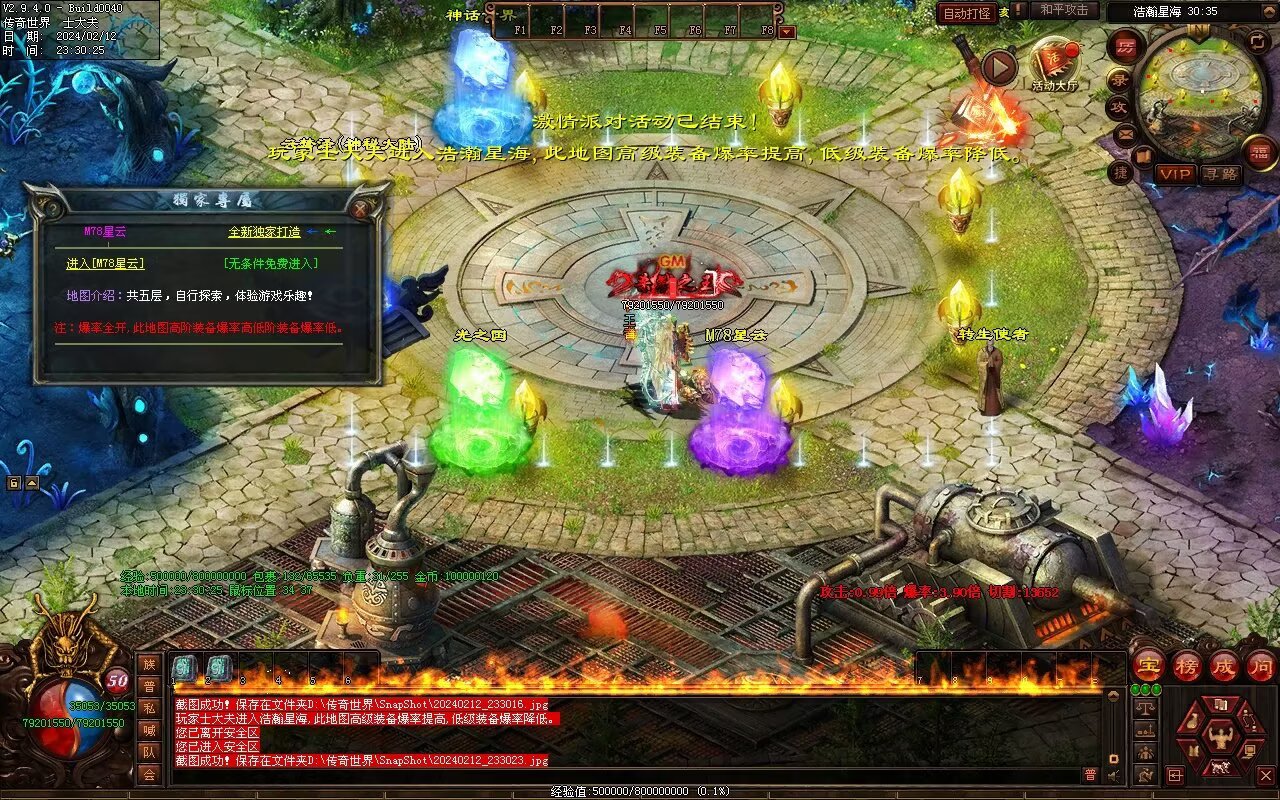The image size is (1280, 800).
Task: Click the 福 welfare round button
Action: coord(1260,152)
